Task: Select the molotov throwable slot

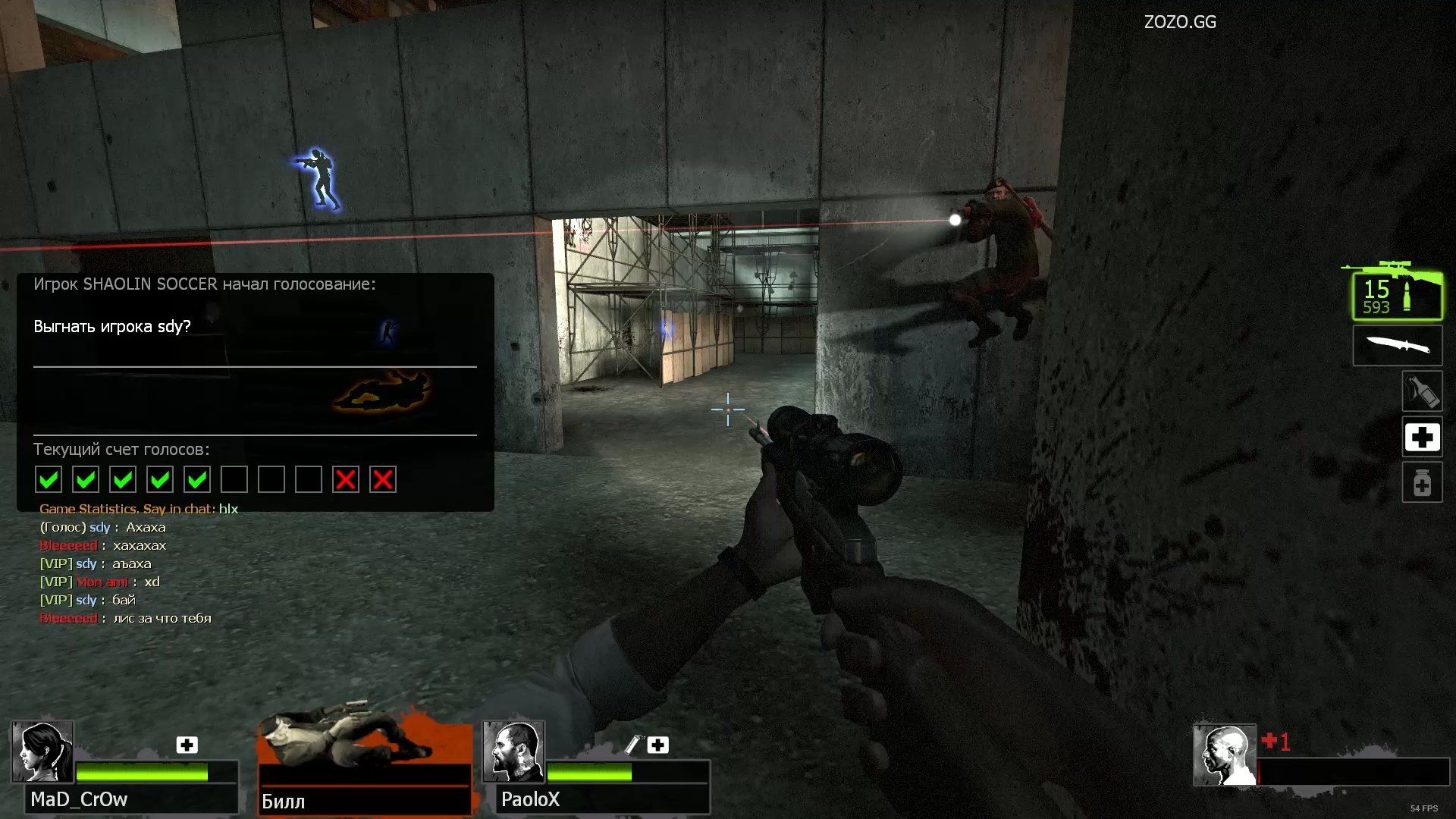Action: (x=1422, y=391)
